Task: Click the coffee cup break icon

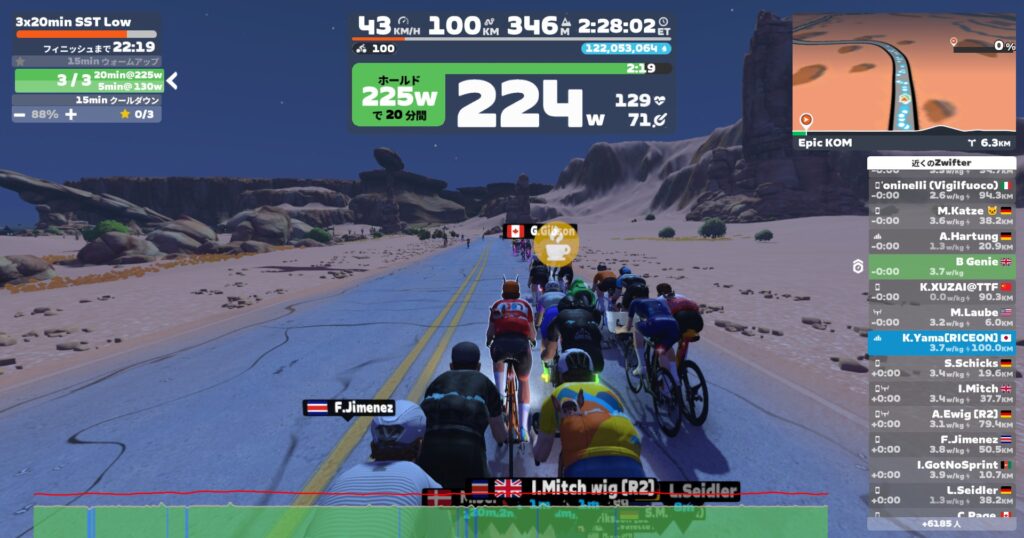Action: [556, 243]
